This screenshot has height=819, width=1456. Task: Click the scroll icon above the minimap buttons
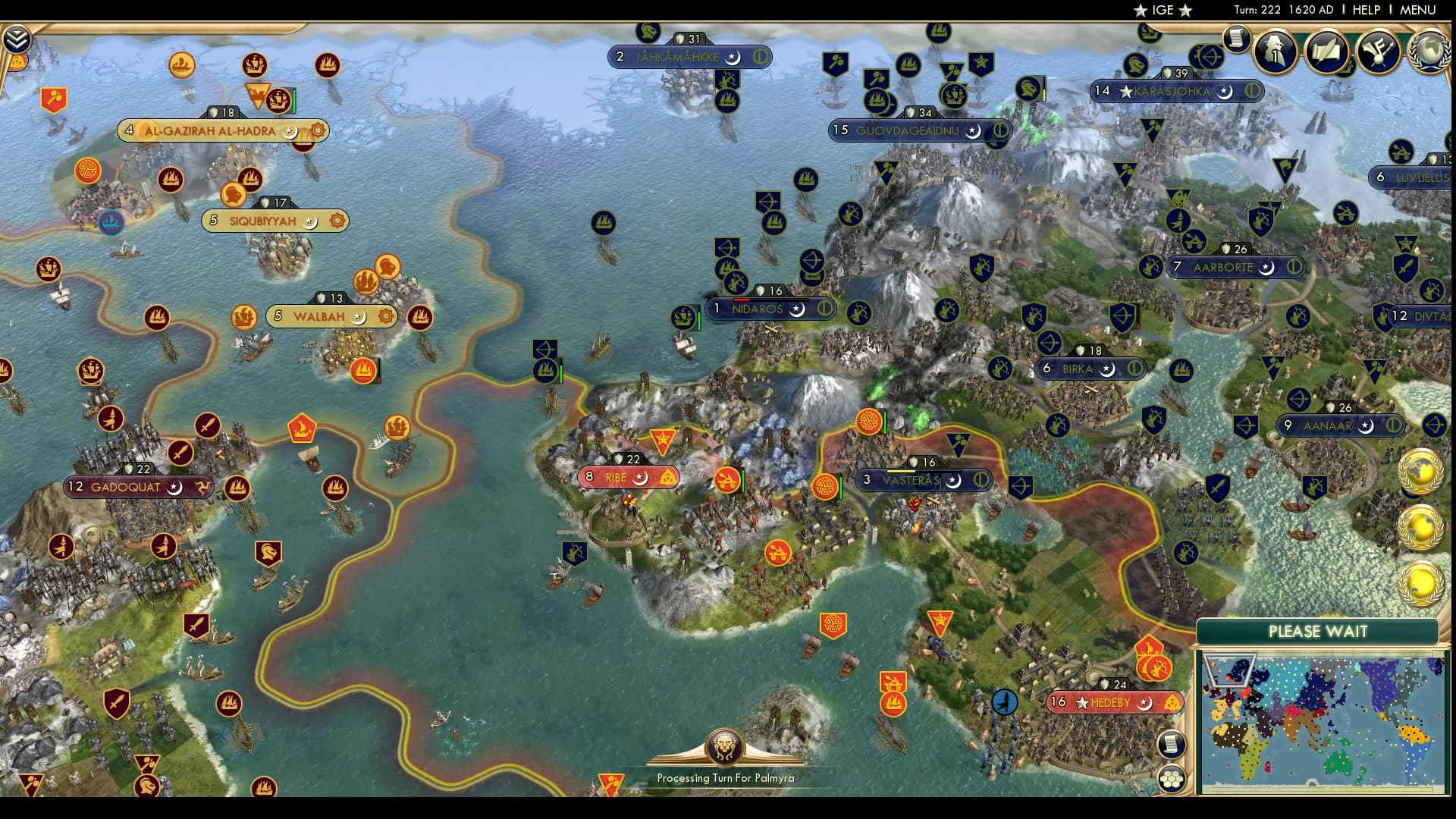pos(1172,745)
